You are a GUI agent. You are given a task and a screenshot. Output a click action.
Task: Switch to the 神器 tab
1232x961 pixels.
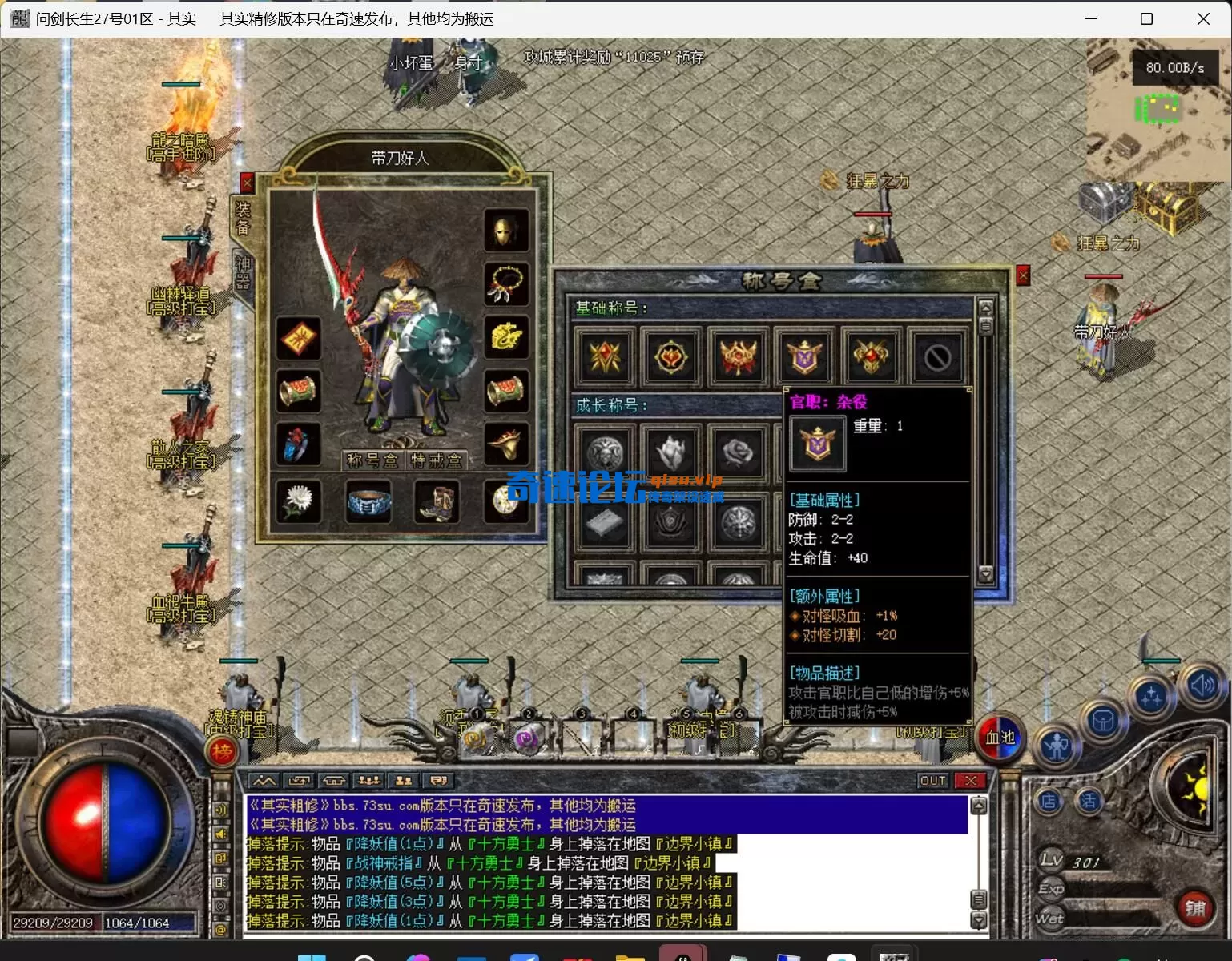click(x=243, y=272)
